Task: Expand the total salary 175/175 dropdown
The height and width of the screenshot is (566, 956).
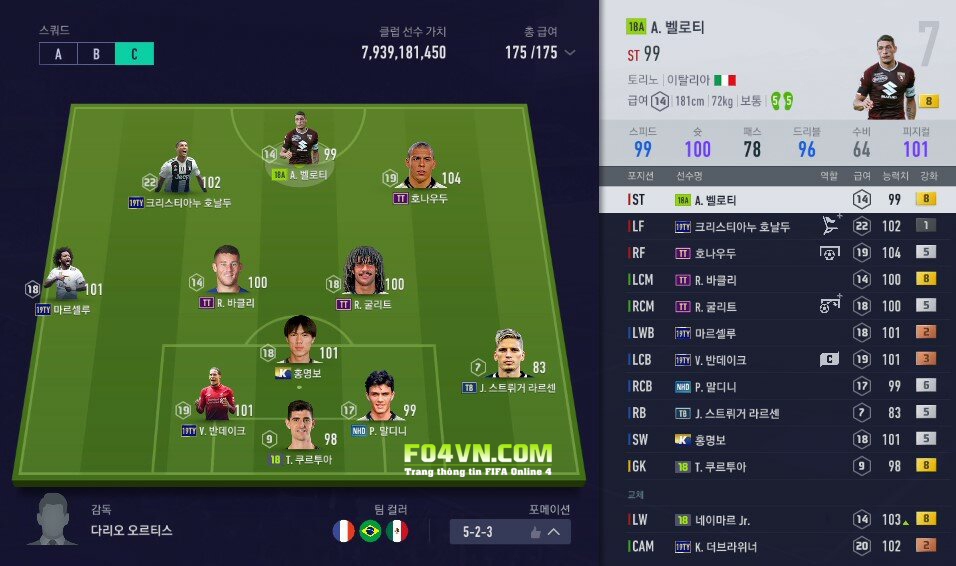Action: pos(570,53)
